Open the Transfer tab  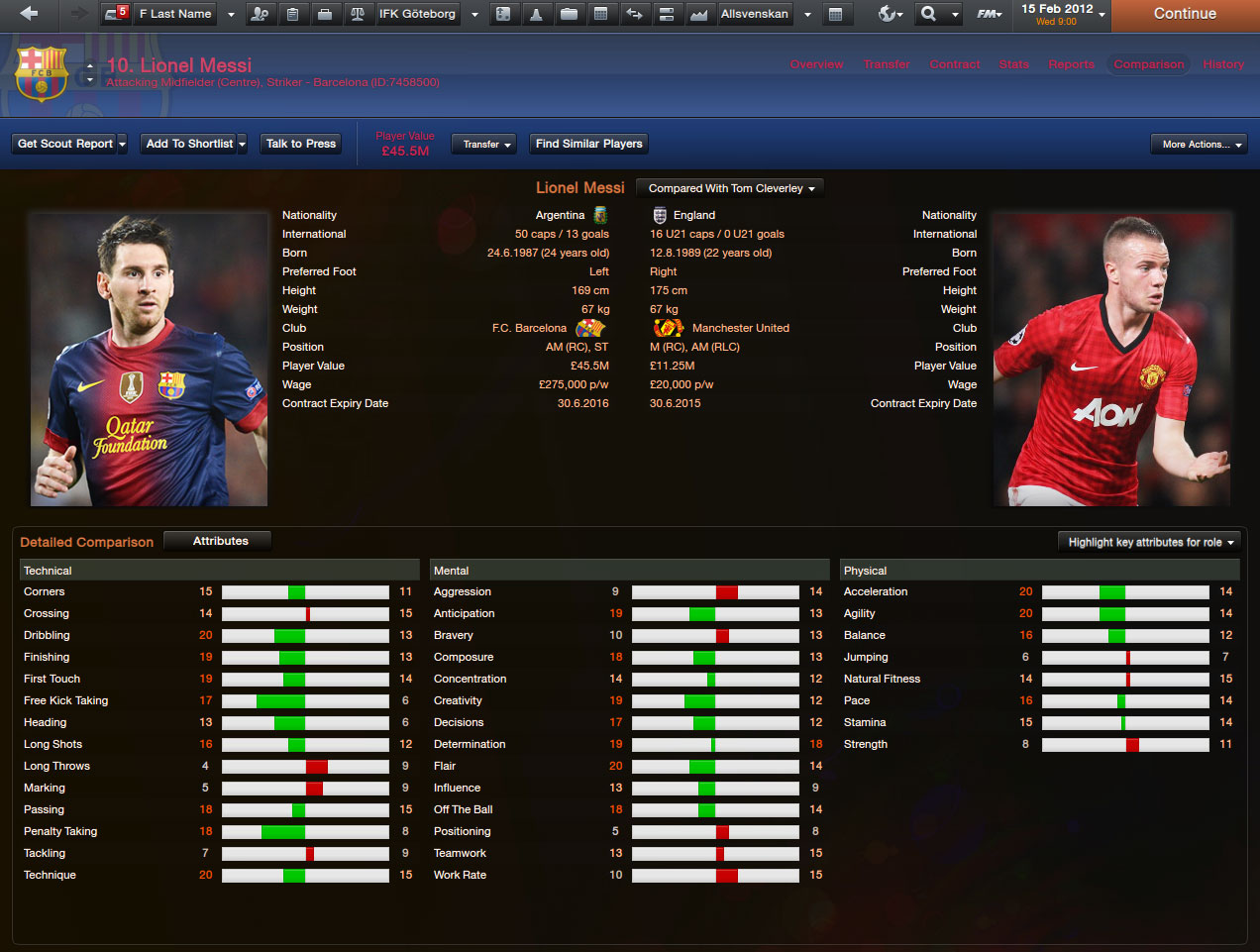tap(887, 64)
